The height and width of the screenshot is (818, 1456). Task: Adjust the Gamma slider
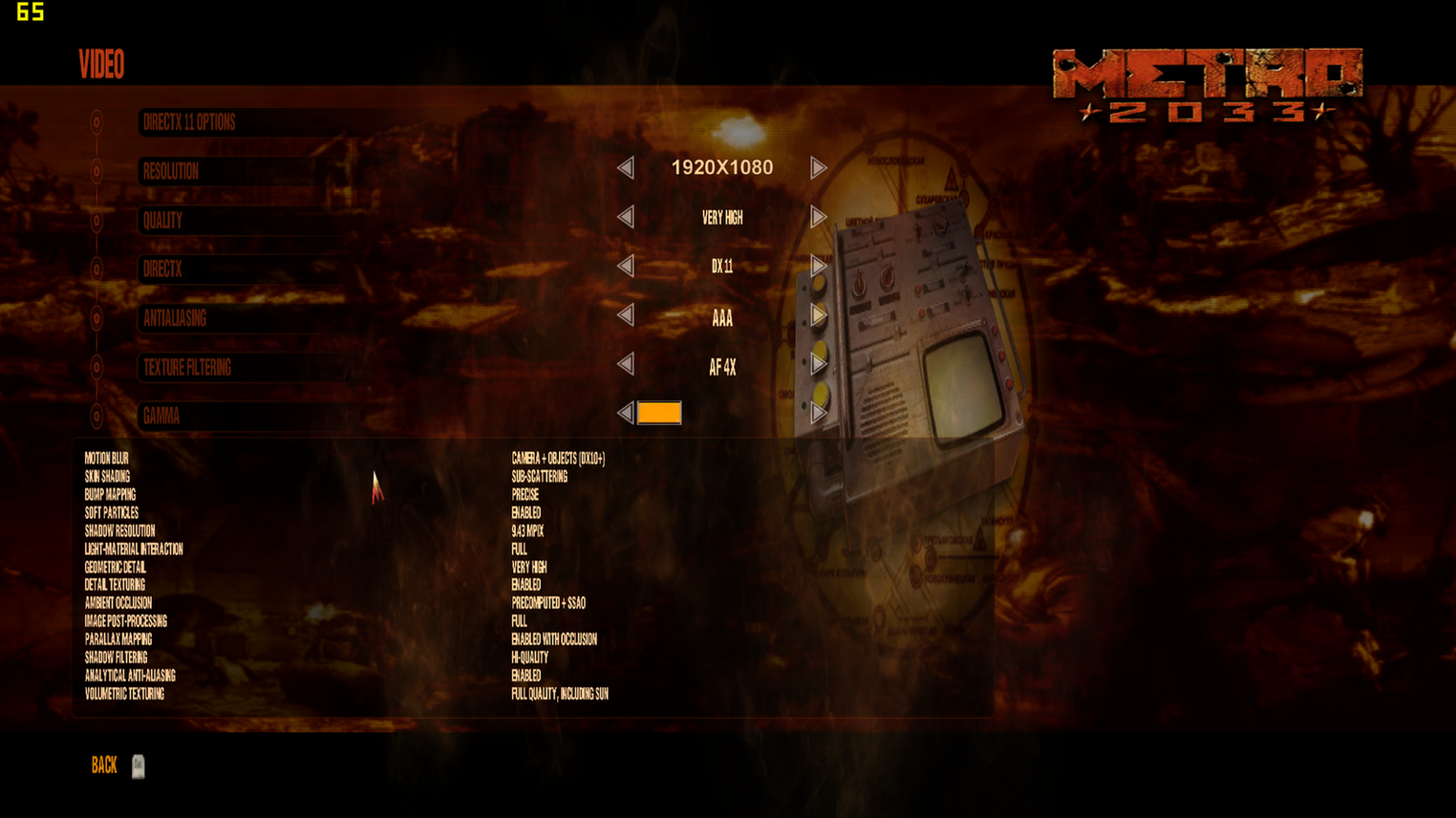click(659, 413)
